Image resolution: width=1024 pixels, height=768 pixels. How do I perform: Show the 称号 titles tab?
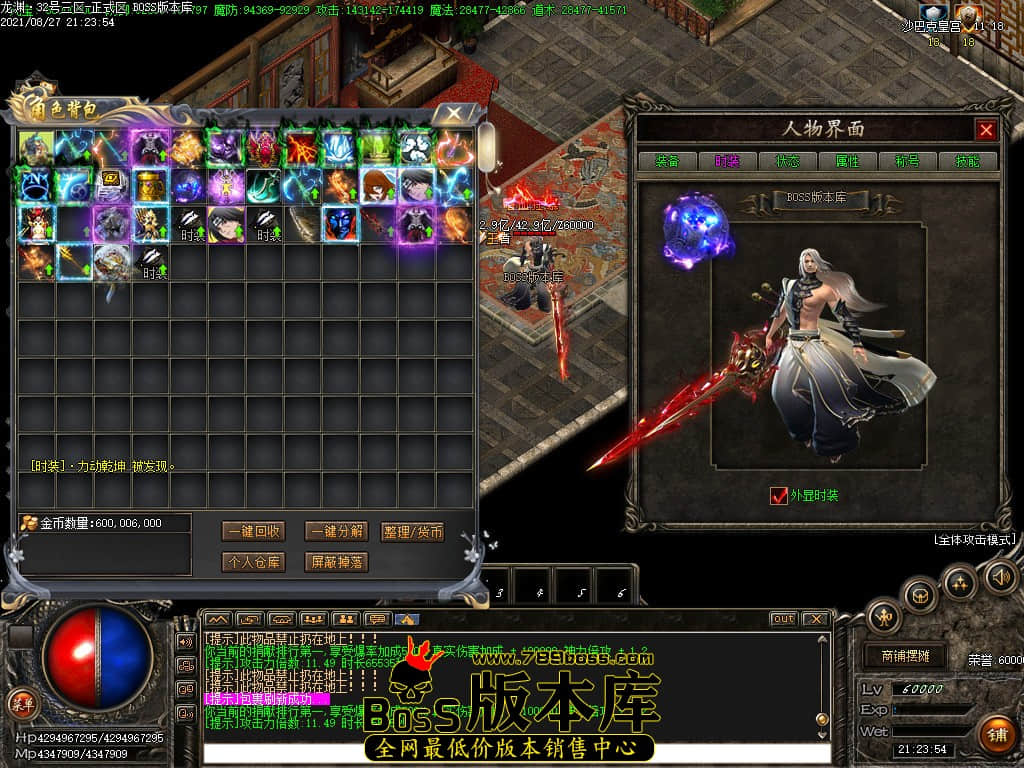click(x=907, y=161)
